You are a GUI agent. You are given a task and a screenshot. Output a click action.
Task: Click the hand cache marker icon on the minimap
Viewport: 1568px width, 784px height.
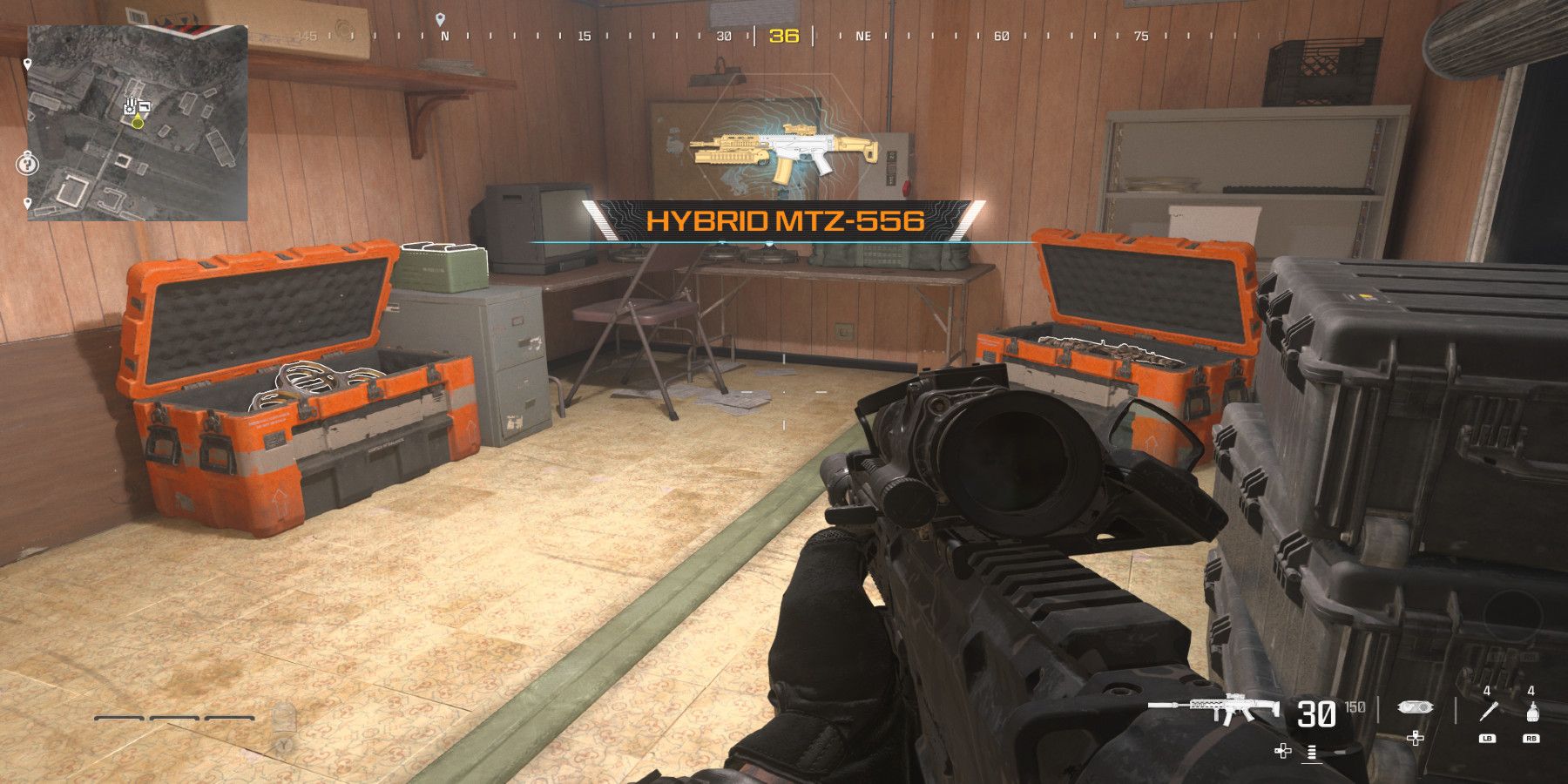(130, 106)
